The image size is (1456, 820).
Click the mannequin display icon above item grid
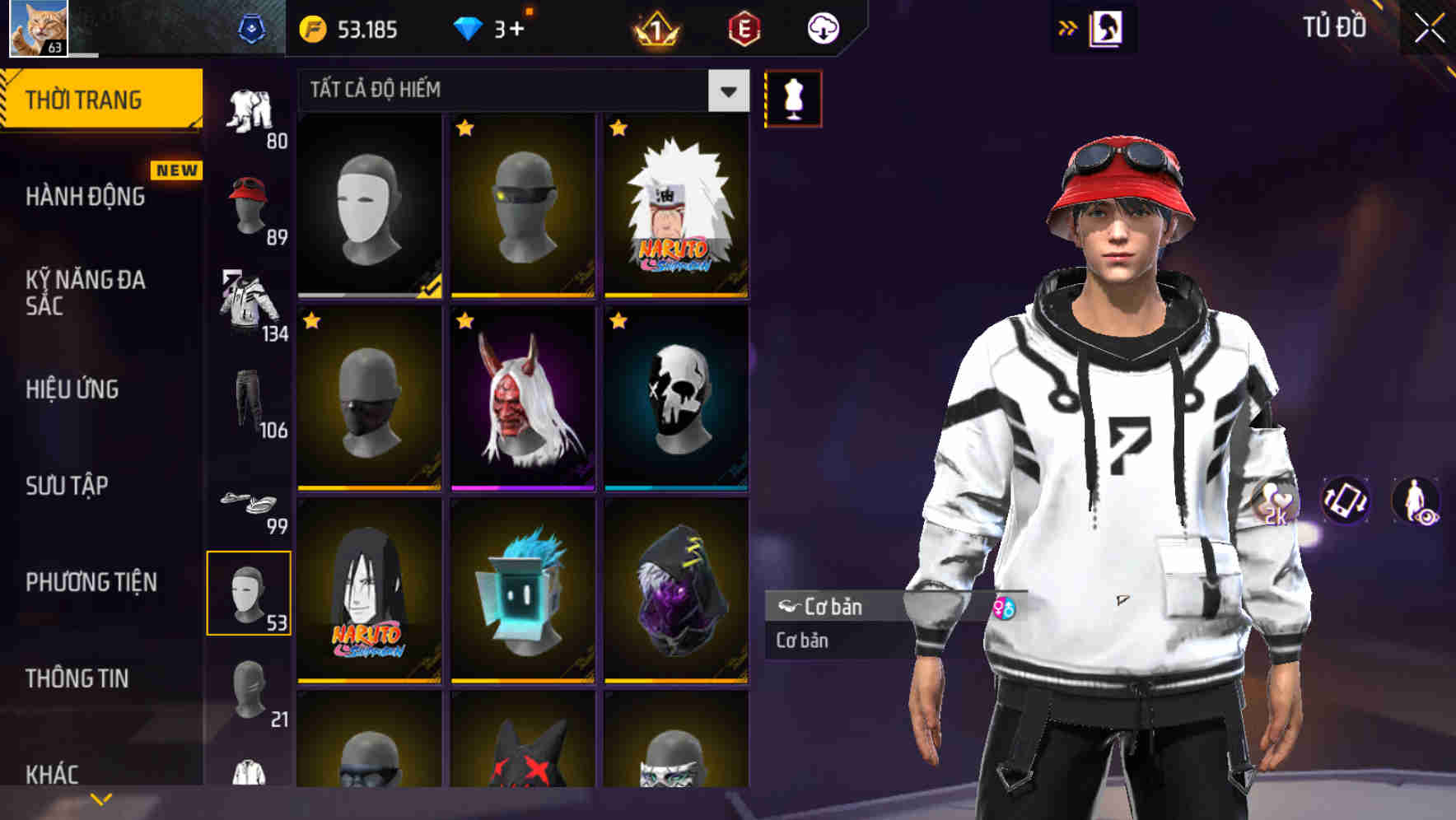[792, 97]
